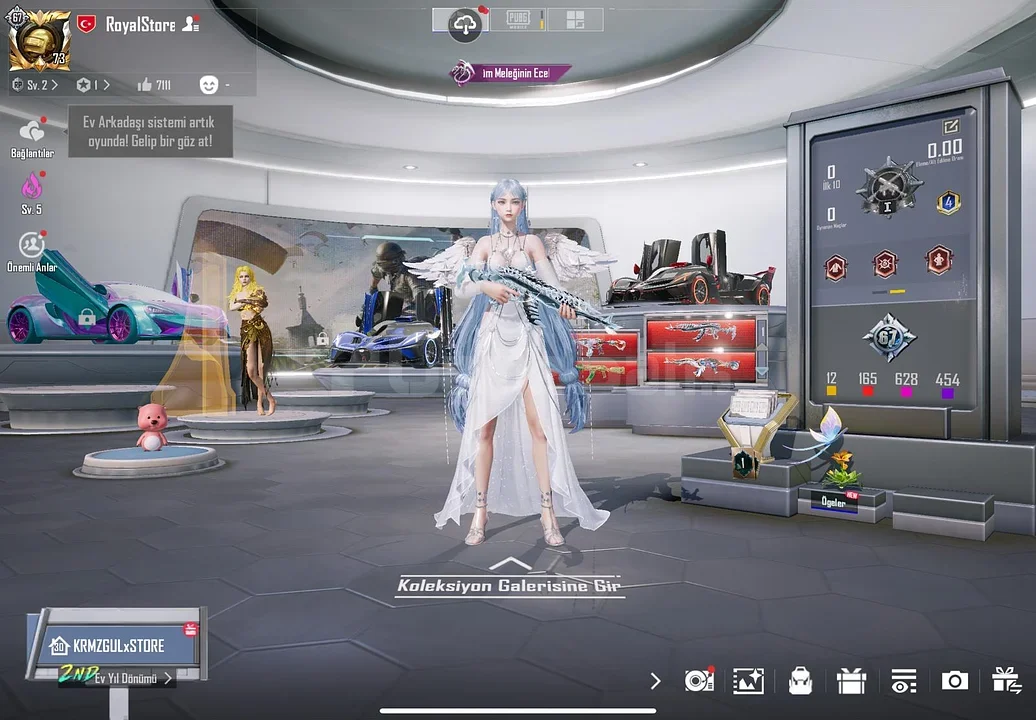Open the KRMZGULxSTORE home sign
1036x720 pixels.
point(117,645)
